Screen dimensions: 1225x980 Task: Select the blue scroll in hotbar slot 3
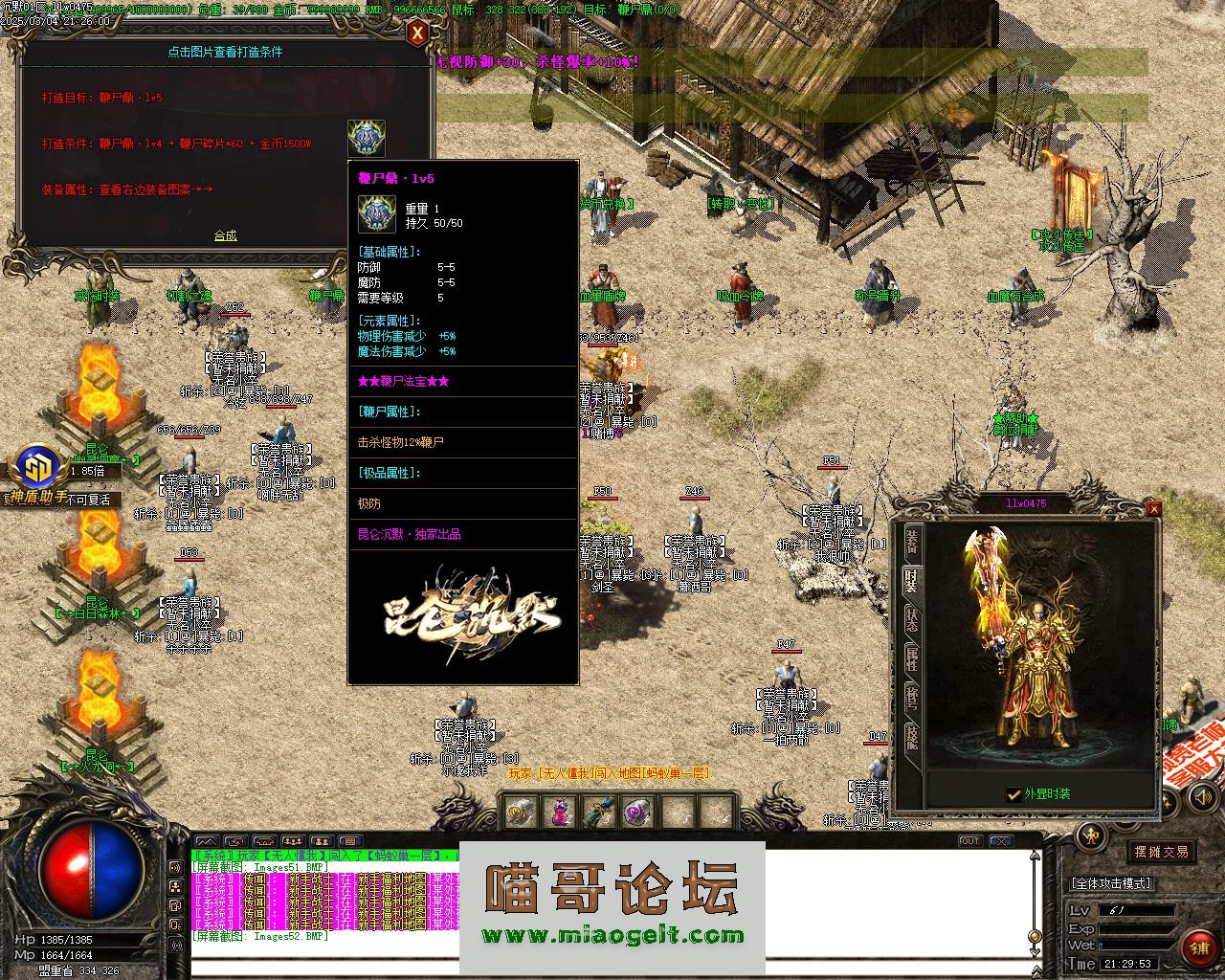[x=599, y=813]
